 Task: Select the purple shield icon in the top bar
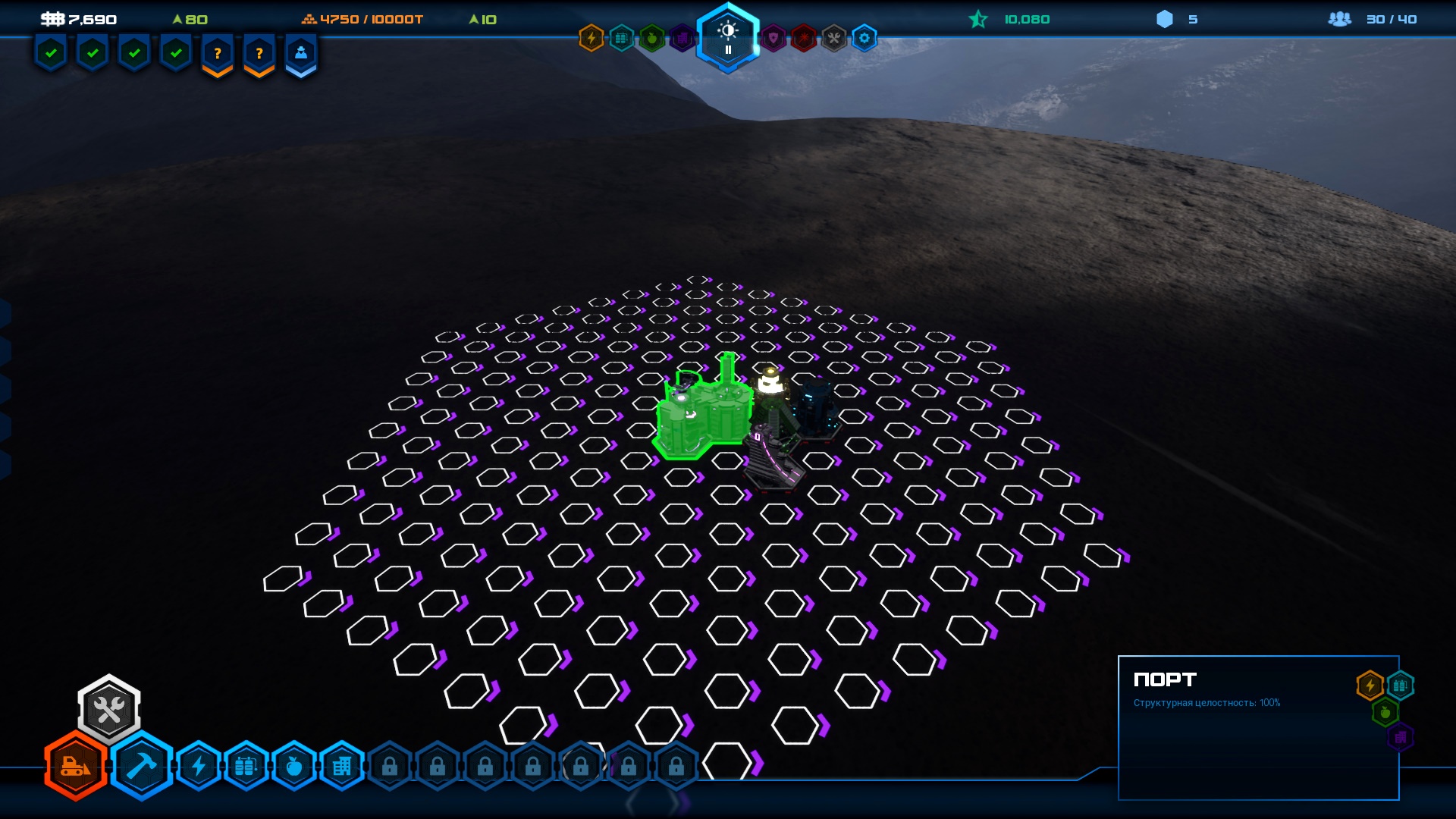coord(773,38)
